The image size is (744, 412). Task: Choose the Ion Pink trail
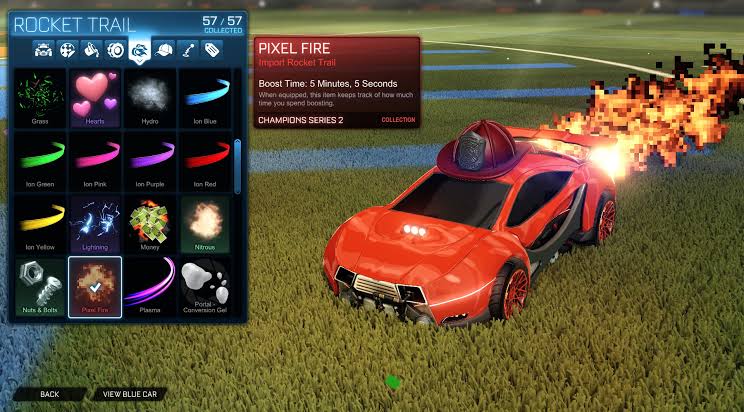(95, 160)
